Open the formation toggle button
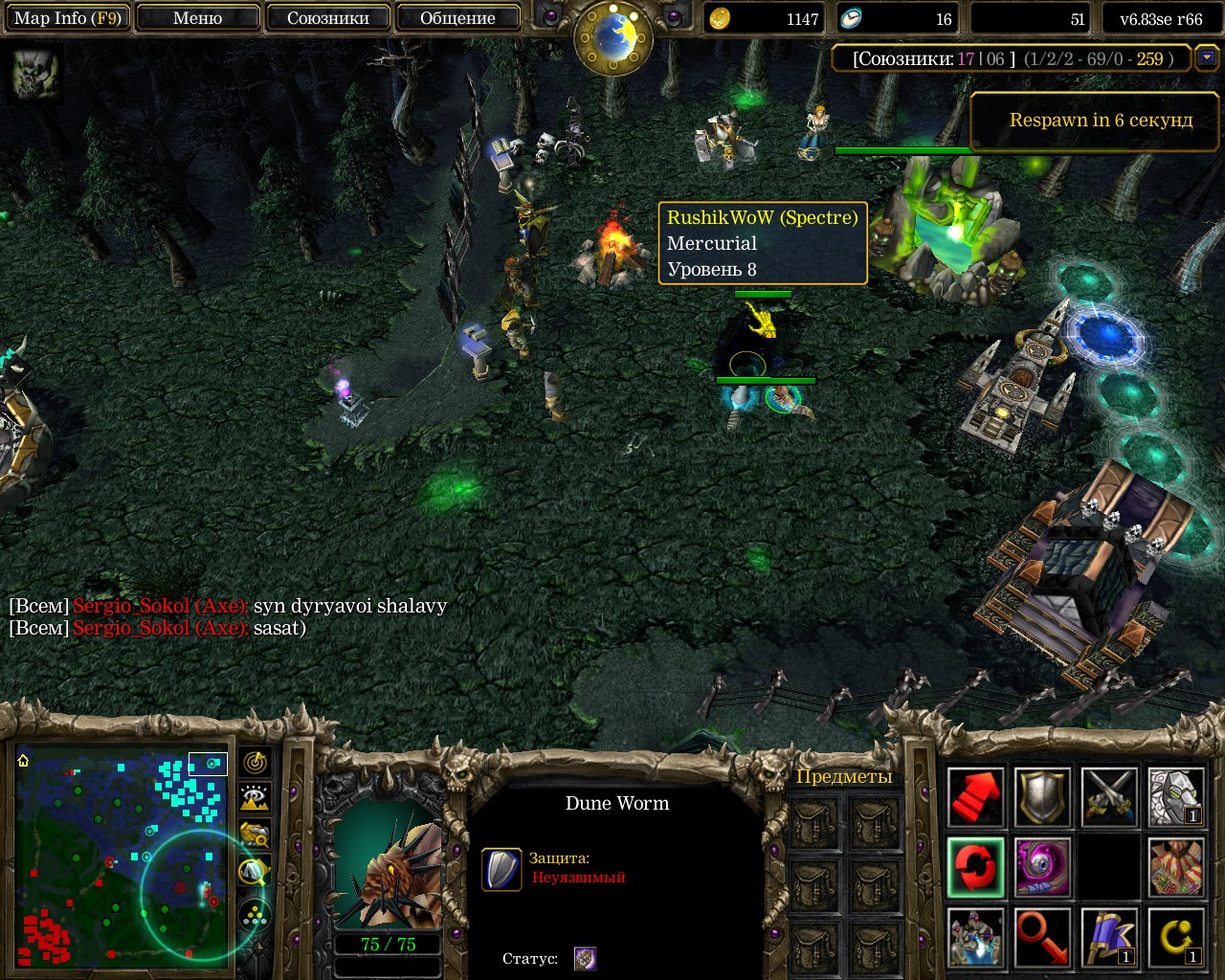The image size is (1225, 980). point(255,914)
